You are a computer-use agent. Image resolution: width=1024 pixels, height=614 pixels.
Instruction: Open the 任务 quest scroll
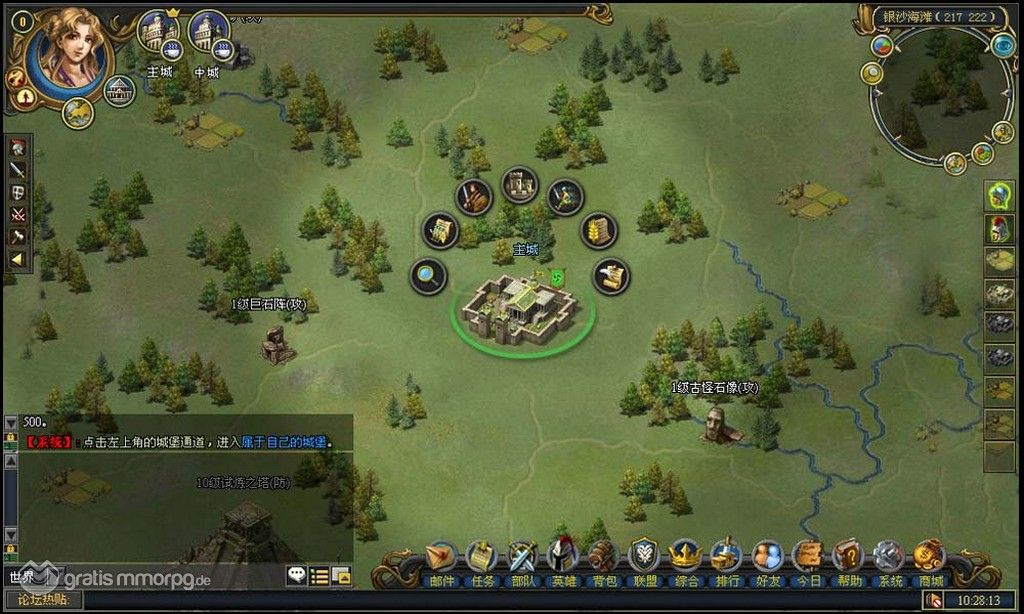(482, 557)
